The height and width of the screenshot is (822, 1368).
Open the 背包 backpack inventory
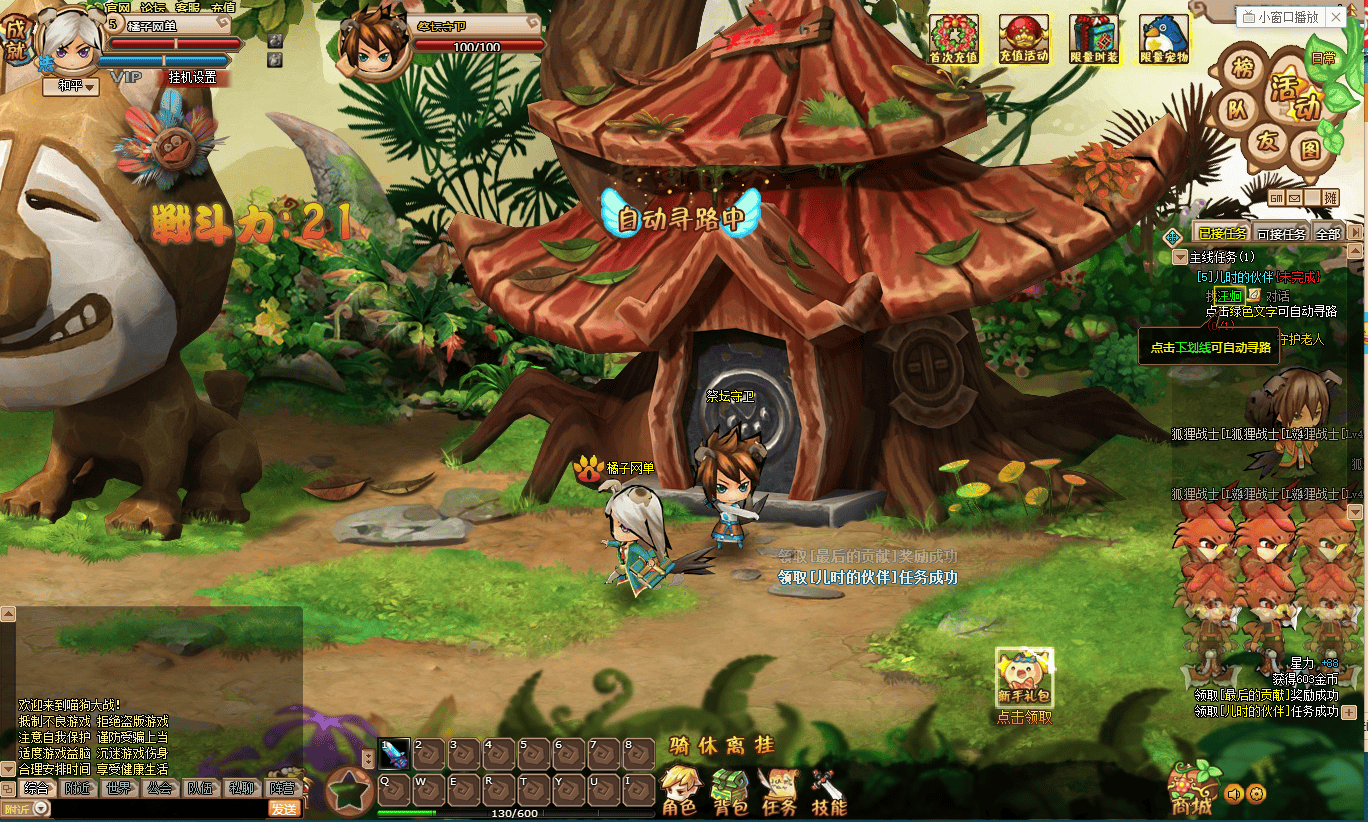click(x=730, y=792)
